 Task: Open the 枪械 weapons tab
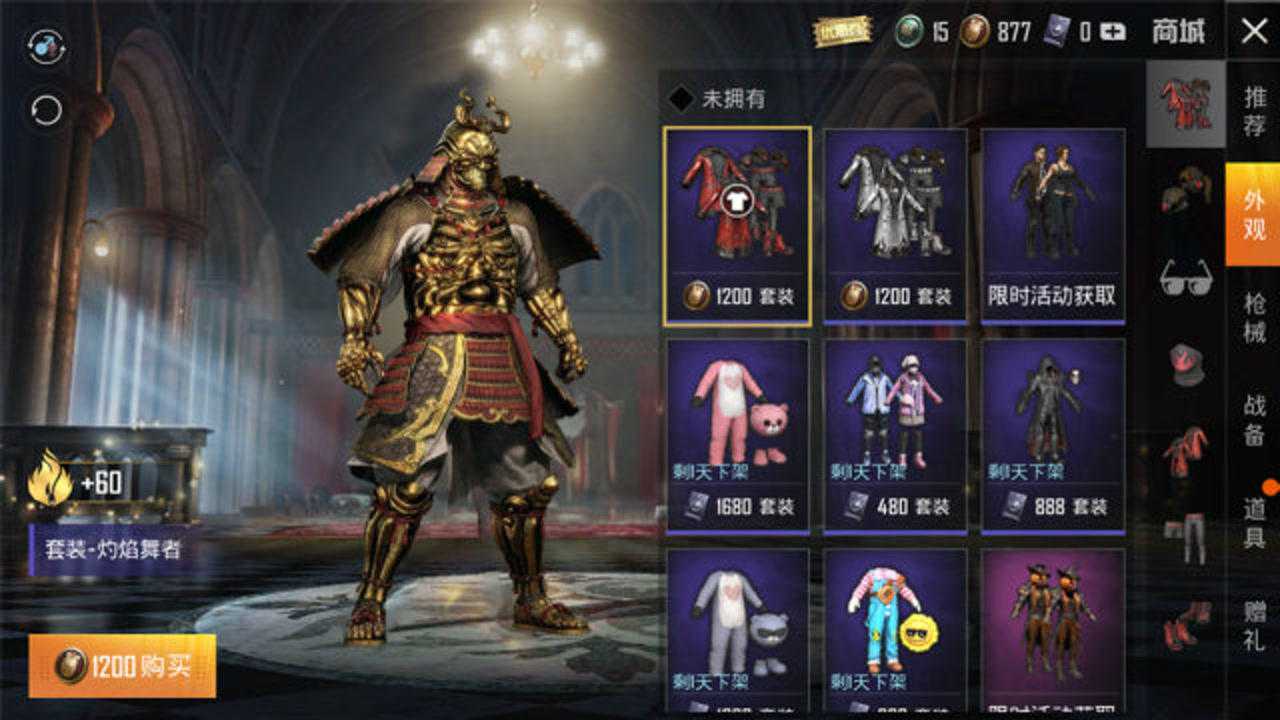pyautogui.click(x=1254, y=315)
